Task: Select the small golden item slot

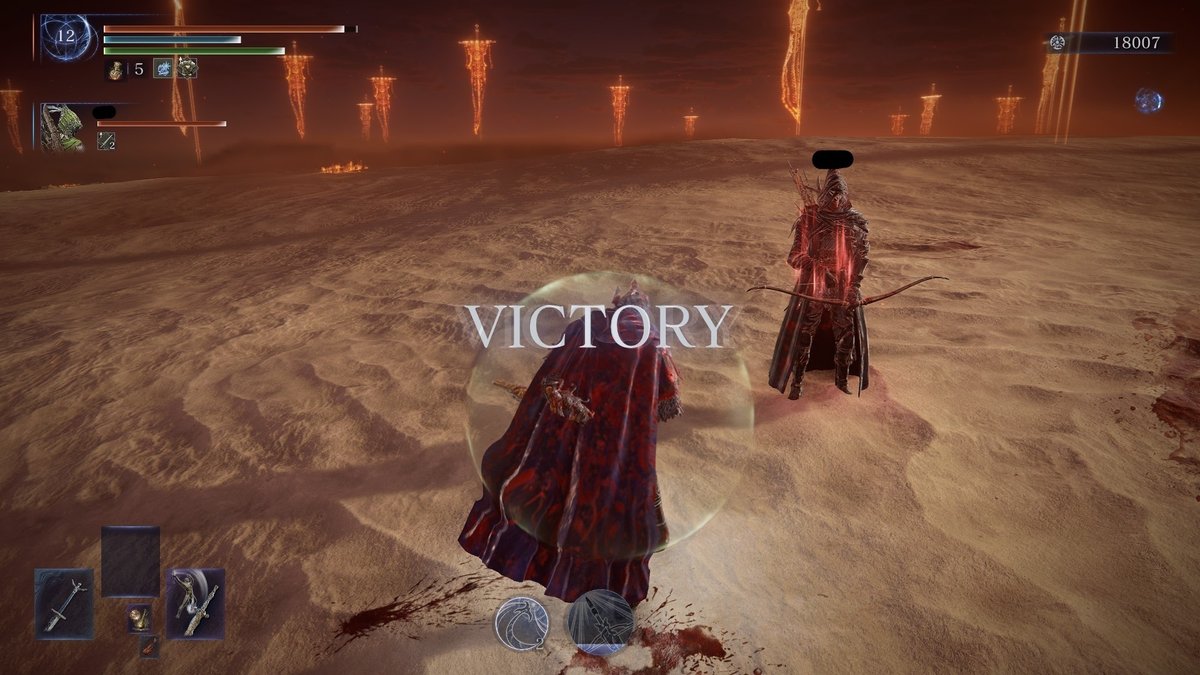Action: pos(139,619)
